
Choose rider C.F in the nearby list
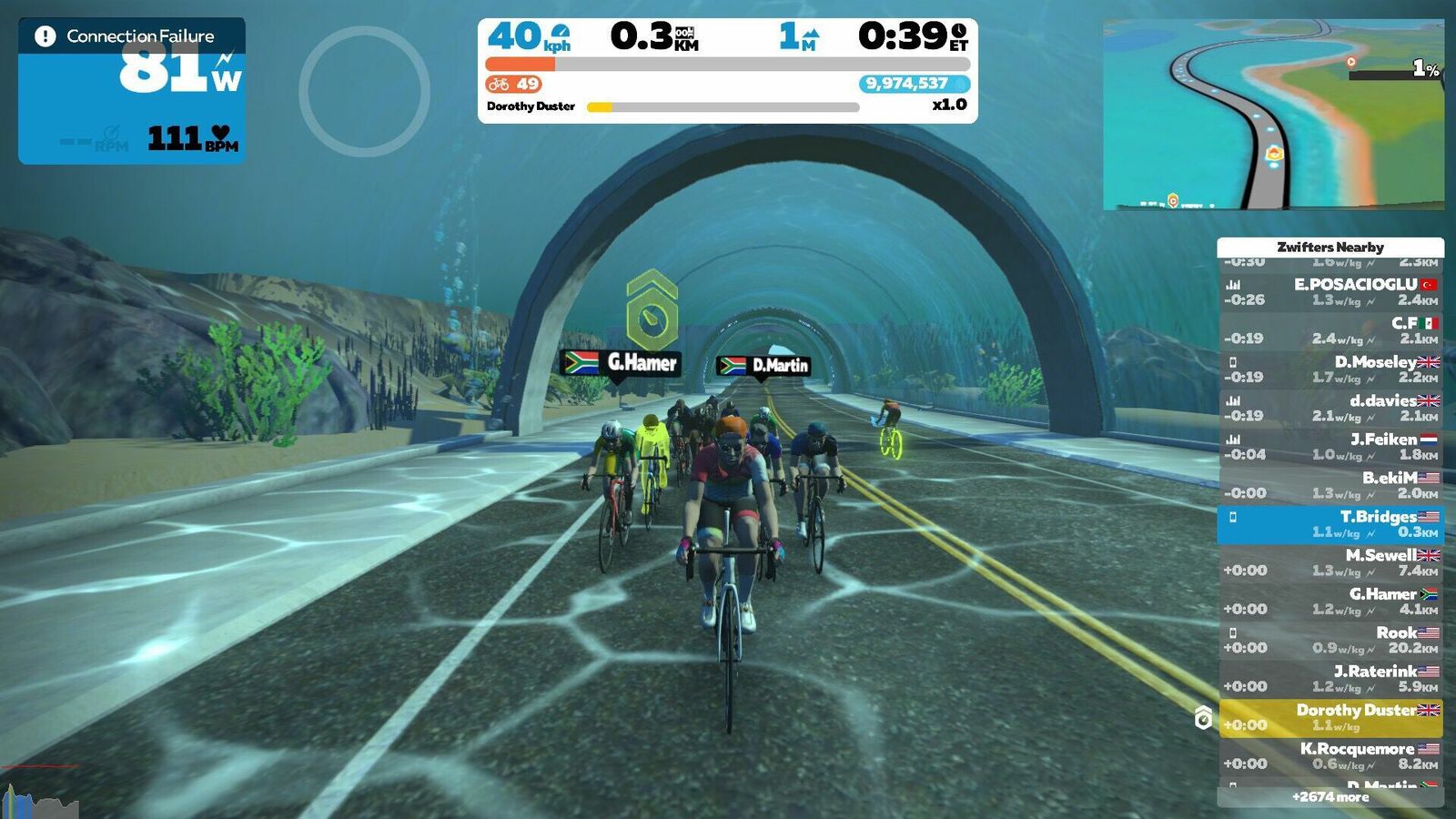point(1330,330)
